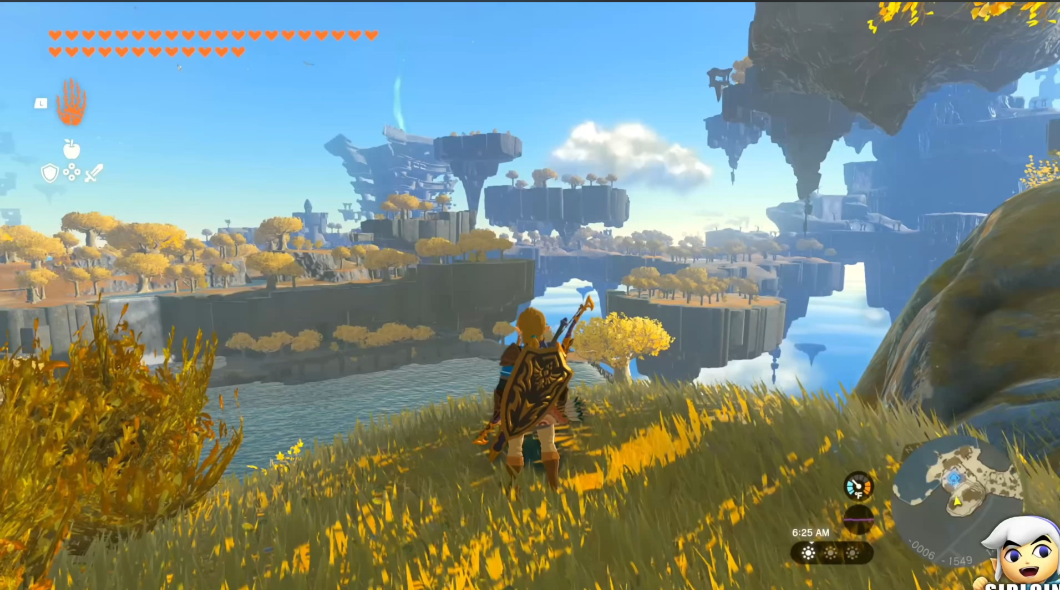Open the shield quick-select icon
Screen dimensions: 1060x590
49,173
